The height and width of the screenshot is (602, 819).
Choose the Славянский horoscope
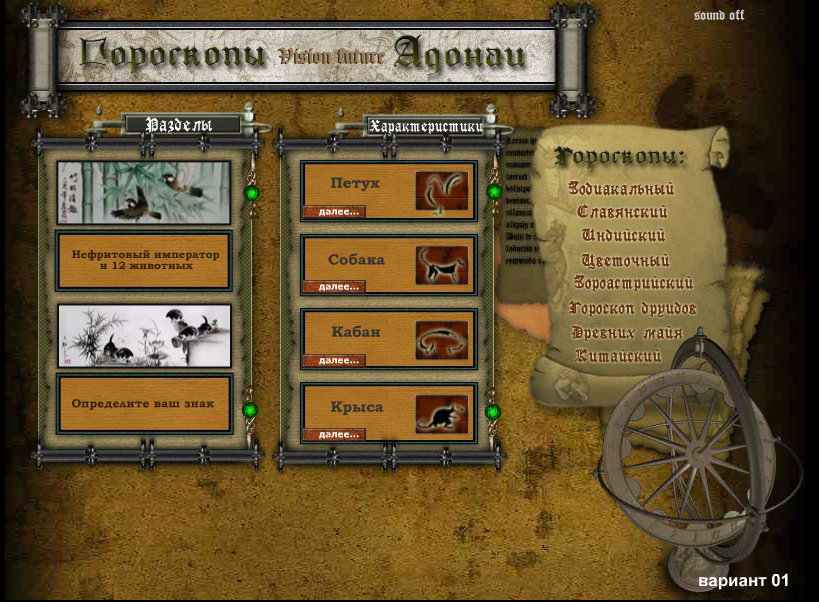point(622,212)
